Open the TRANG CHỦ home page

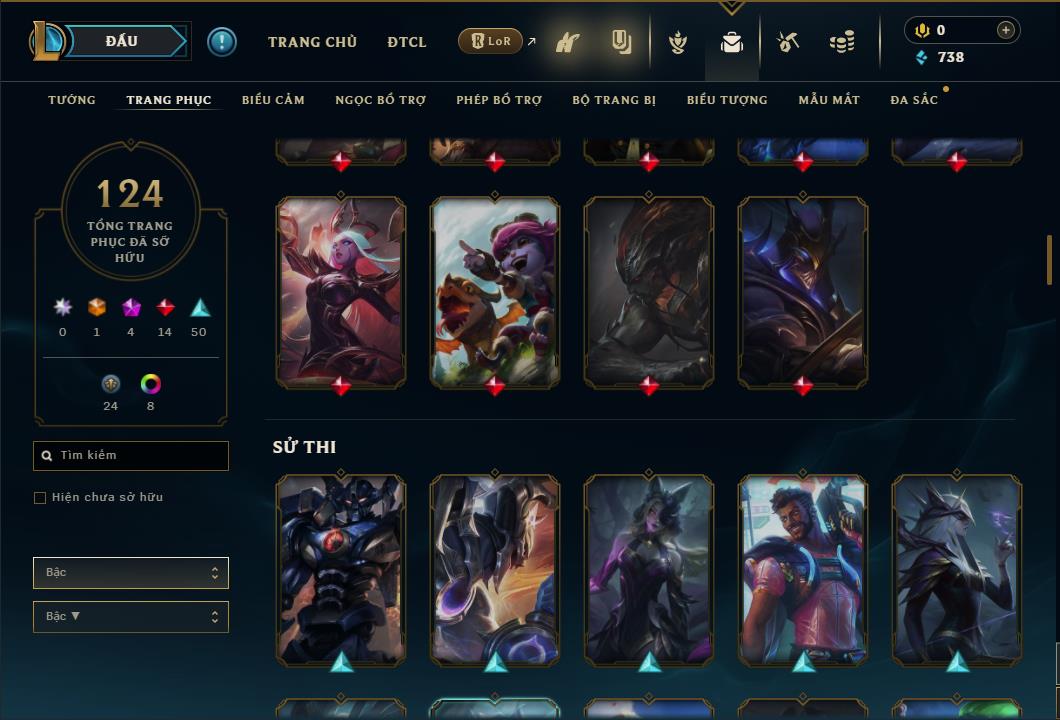[x=312, y=42]
